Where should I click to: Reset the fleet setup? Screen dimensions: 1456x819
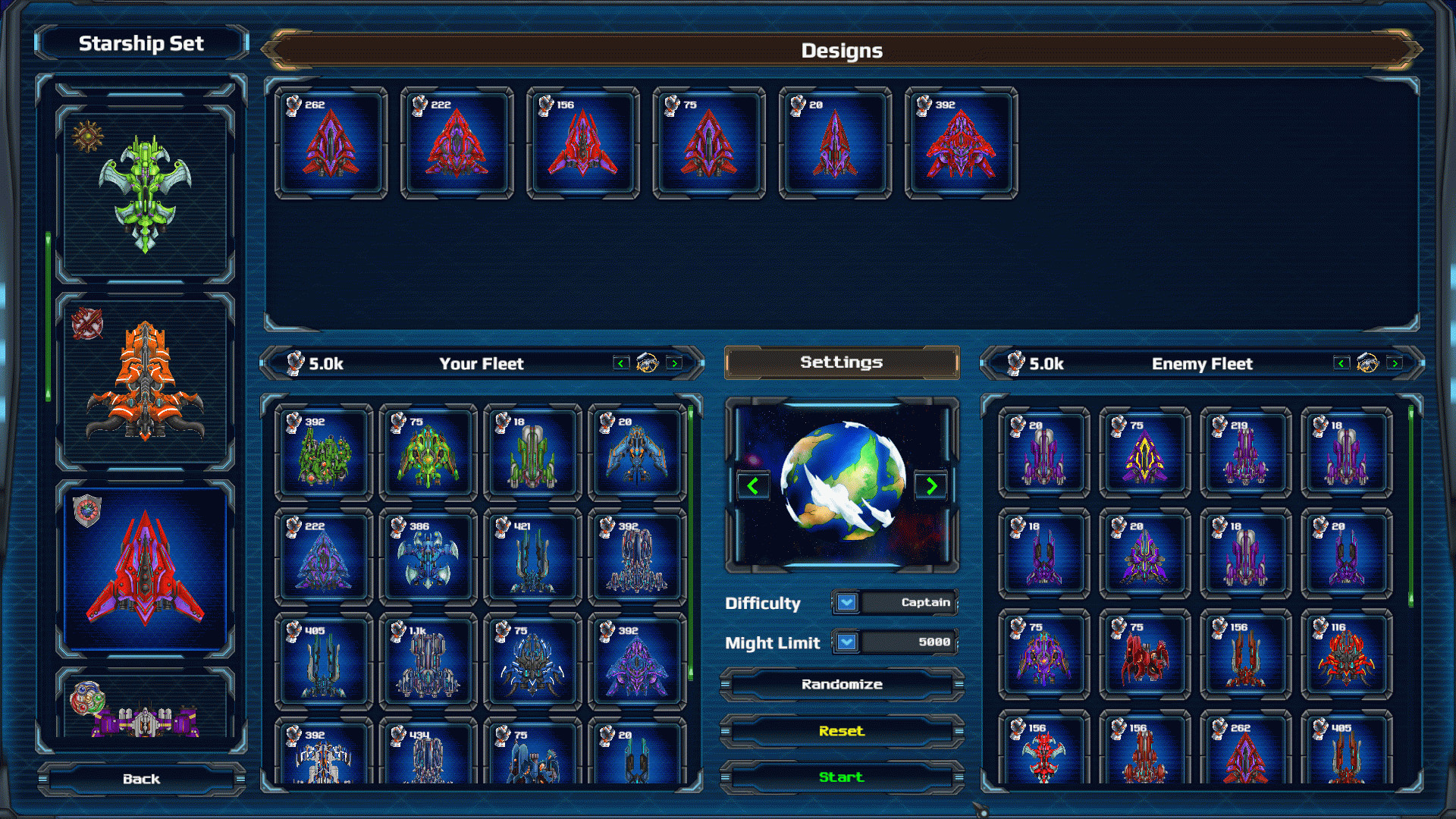click(841, 731)
